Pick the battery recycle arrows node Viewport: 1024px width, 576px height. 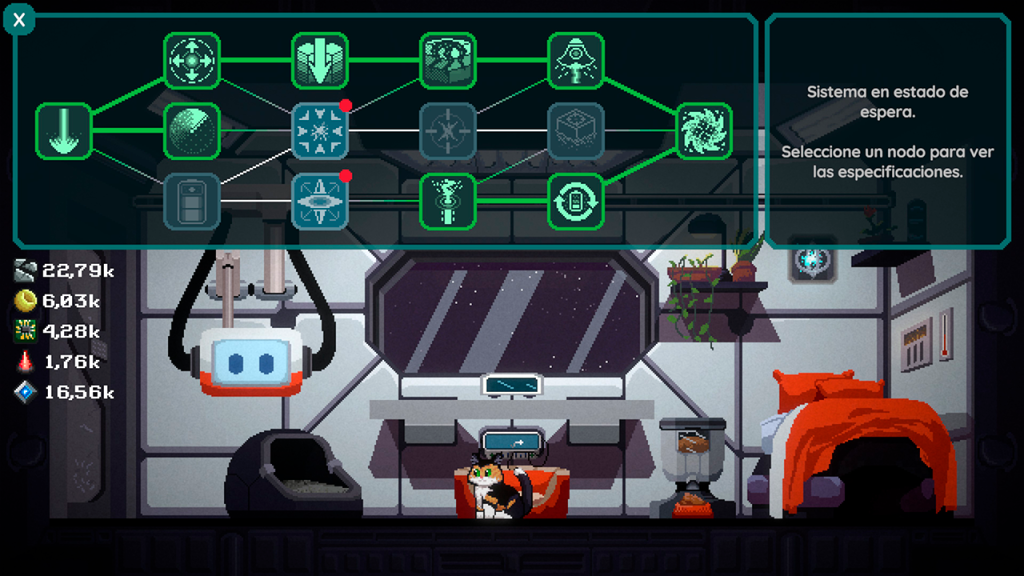(576, 201)
